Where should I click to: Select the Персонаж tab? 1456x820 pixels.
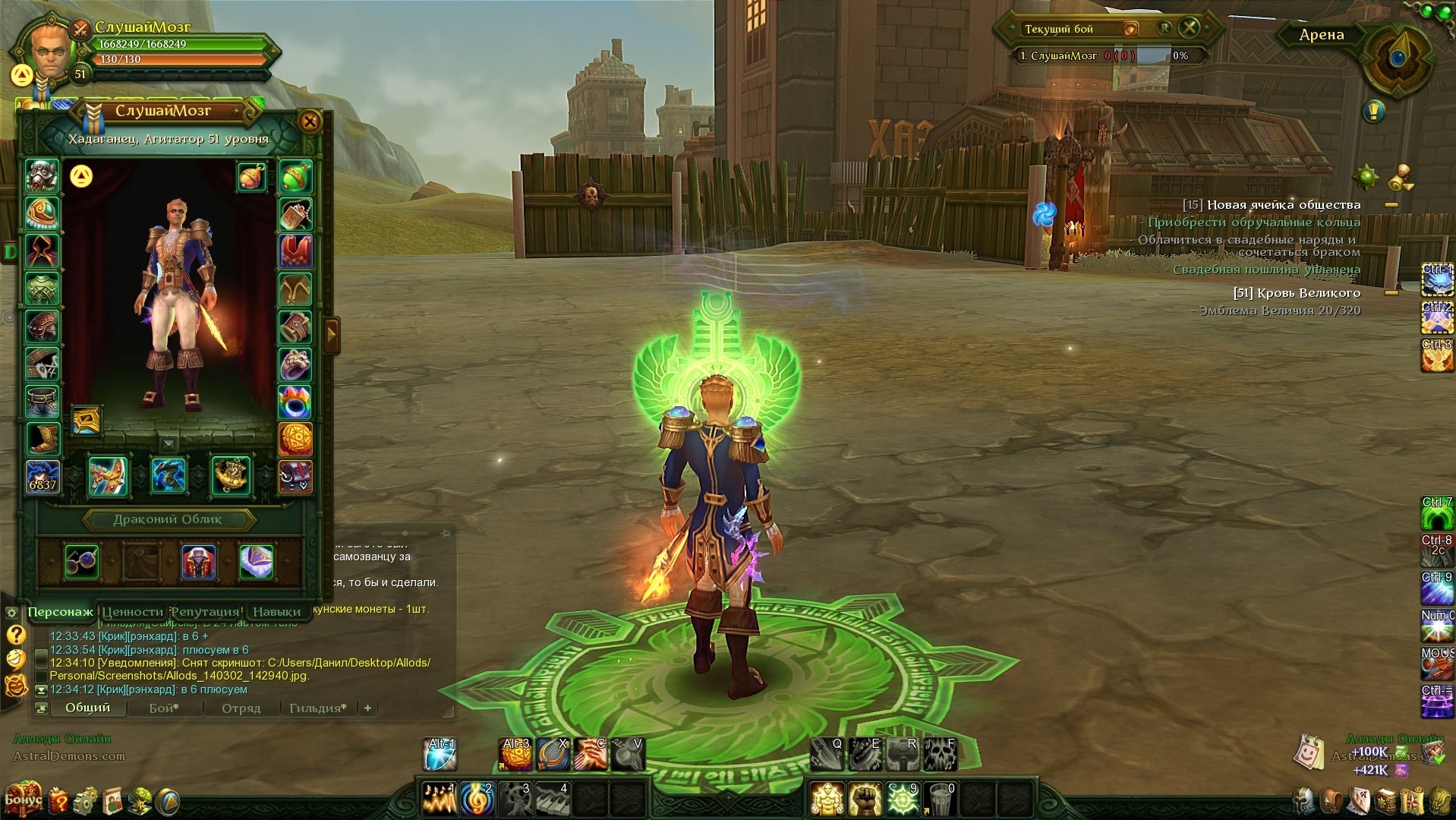pyautogui.click(x=61, y=611)
